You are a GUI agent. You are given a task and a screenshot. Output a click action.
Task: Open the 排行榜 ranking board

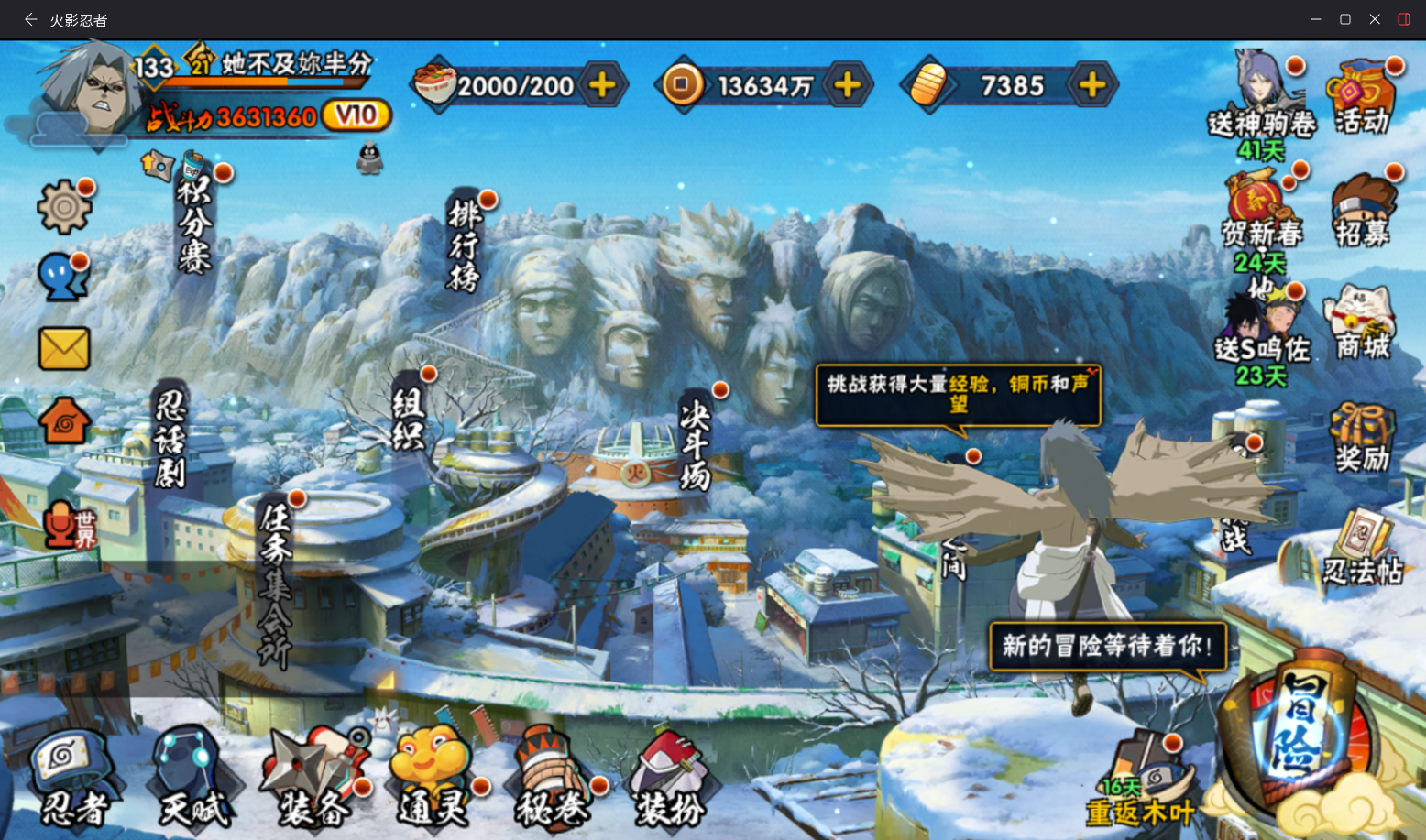click(465, 243)
